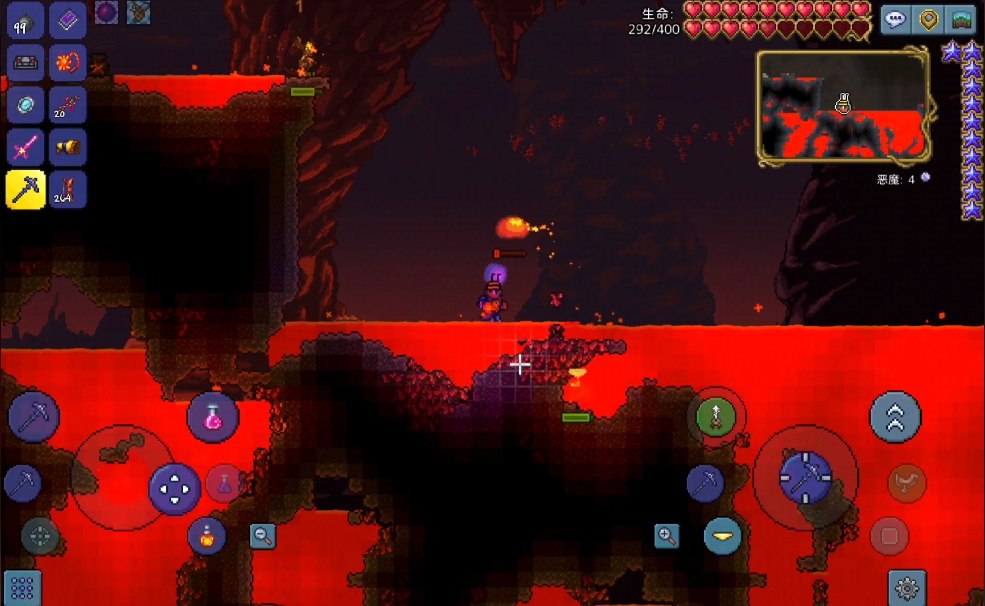Select the pickaxe in the highlighted hotbar slot

26,189
